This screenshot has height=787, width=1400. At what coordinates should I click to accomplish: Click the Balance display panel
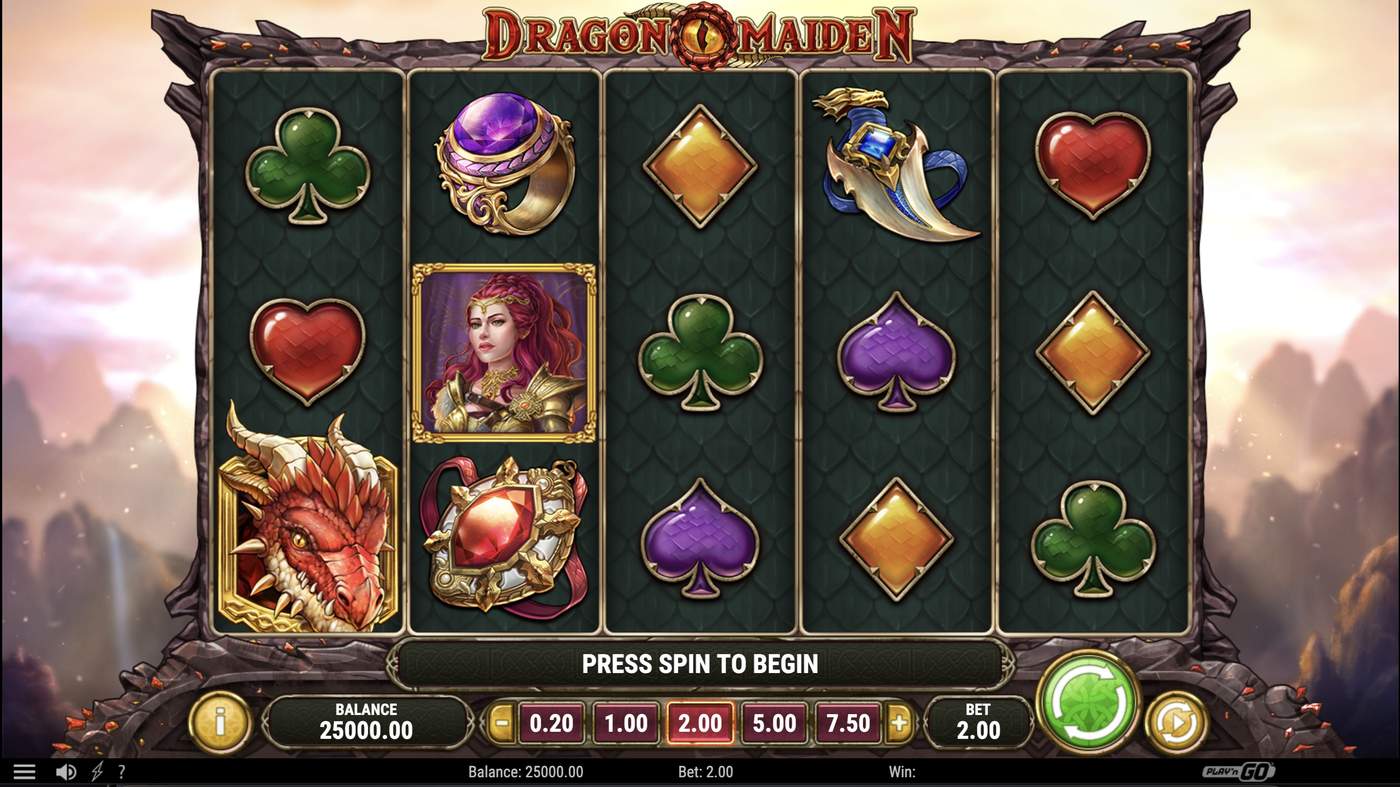coord(369,722)
